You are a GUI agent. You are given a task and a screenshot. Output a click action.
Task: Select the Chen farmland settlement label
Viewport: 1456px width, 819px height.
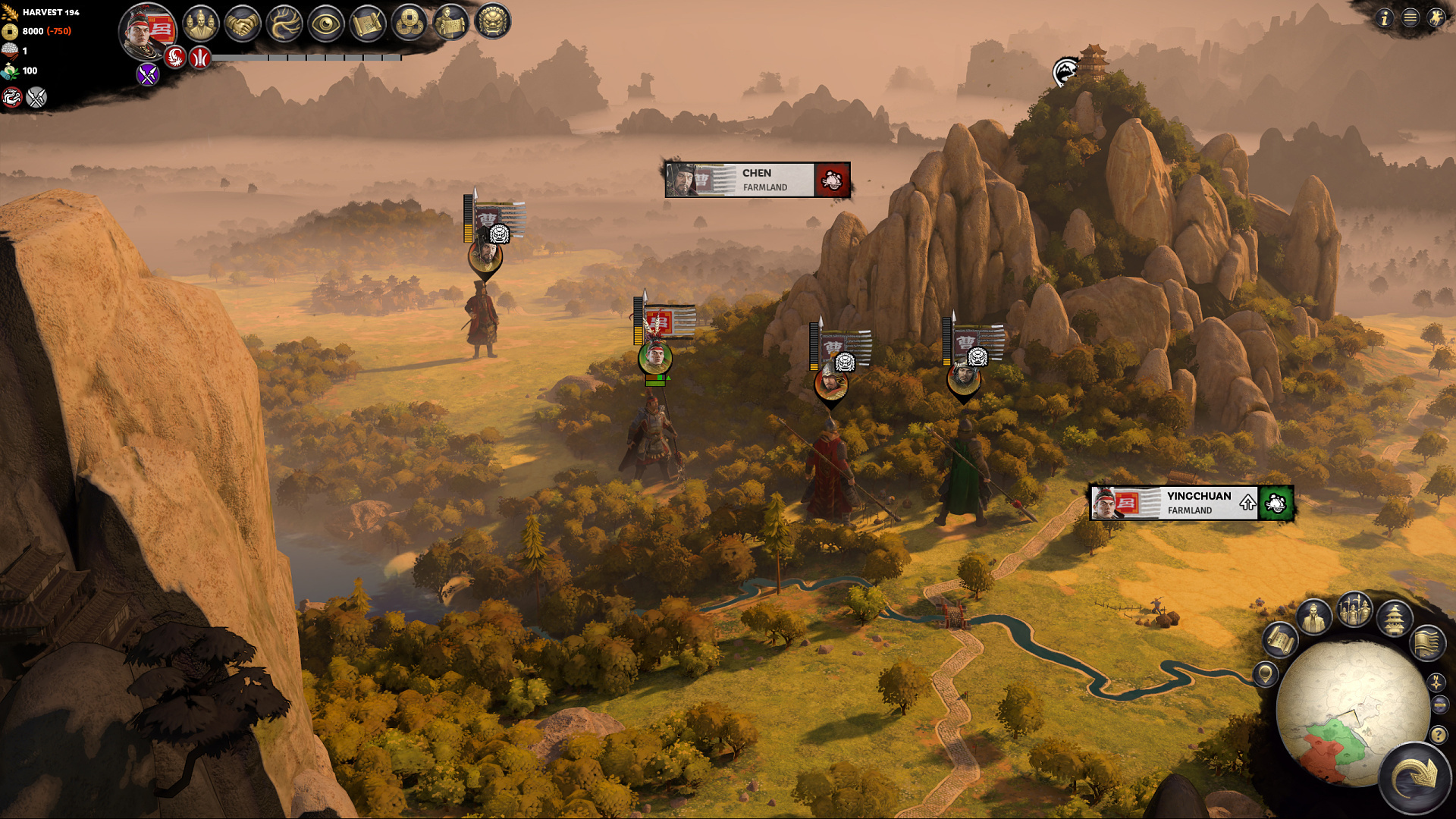pyautogui.click(x=757, y=180)
